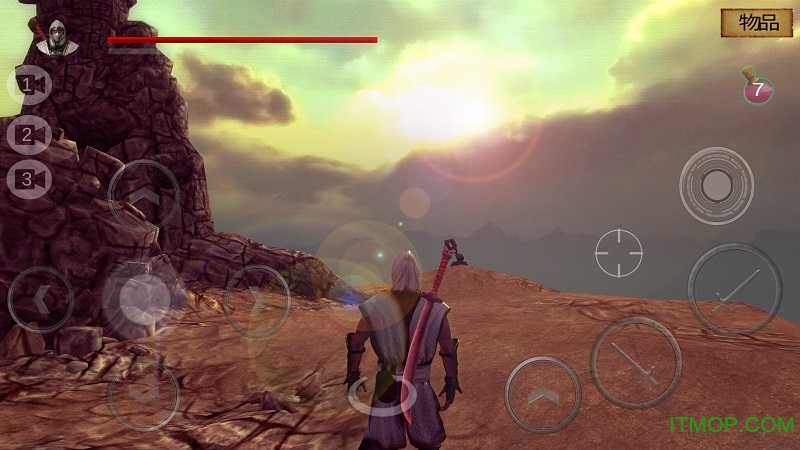Toggle the crosshair target lock

point(619,253)
